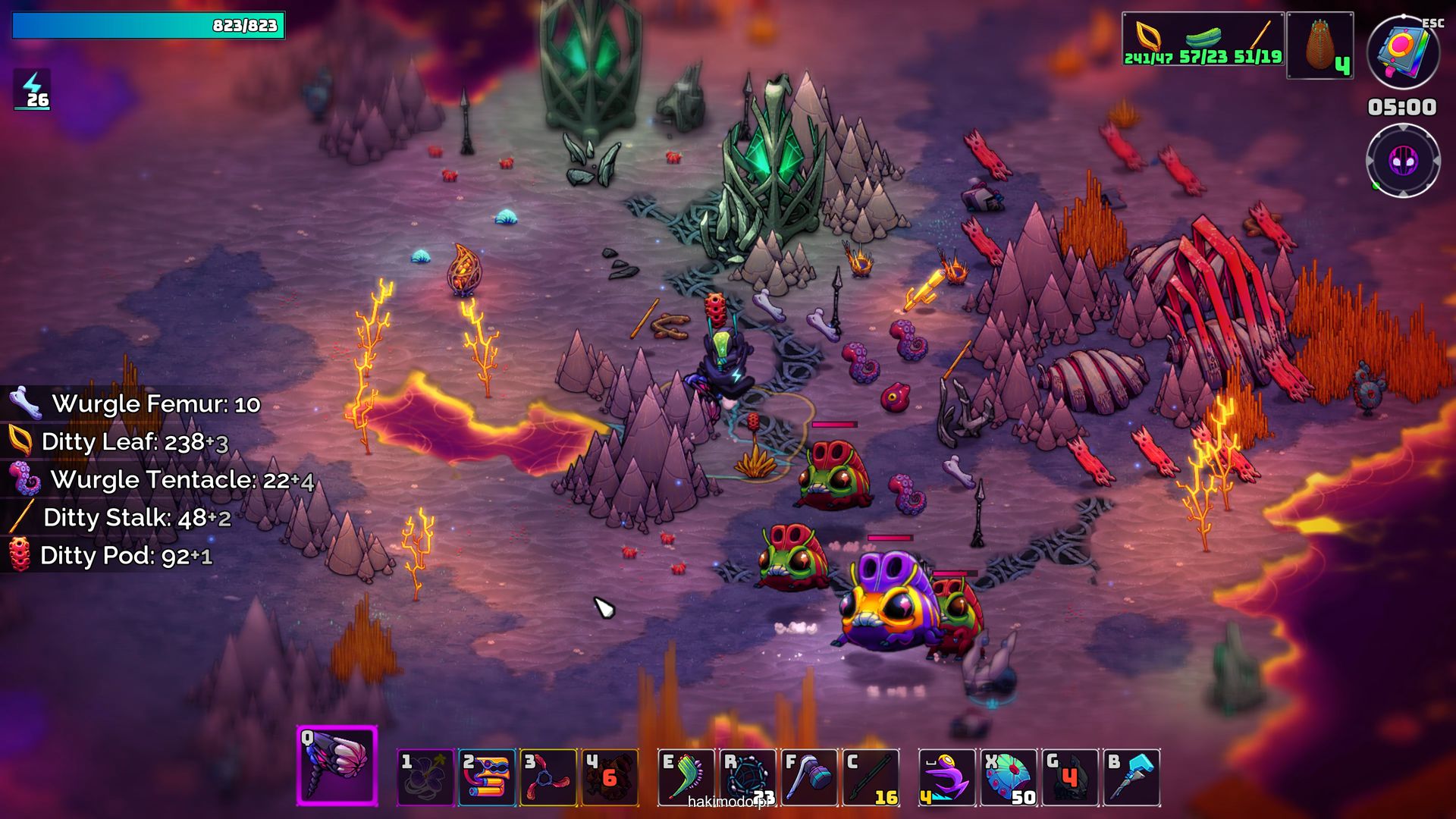Use the purple flower item in slot 1

pos(425,777)
